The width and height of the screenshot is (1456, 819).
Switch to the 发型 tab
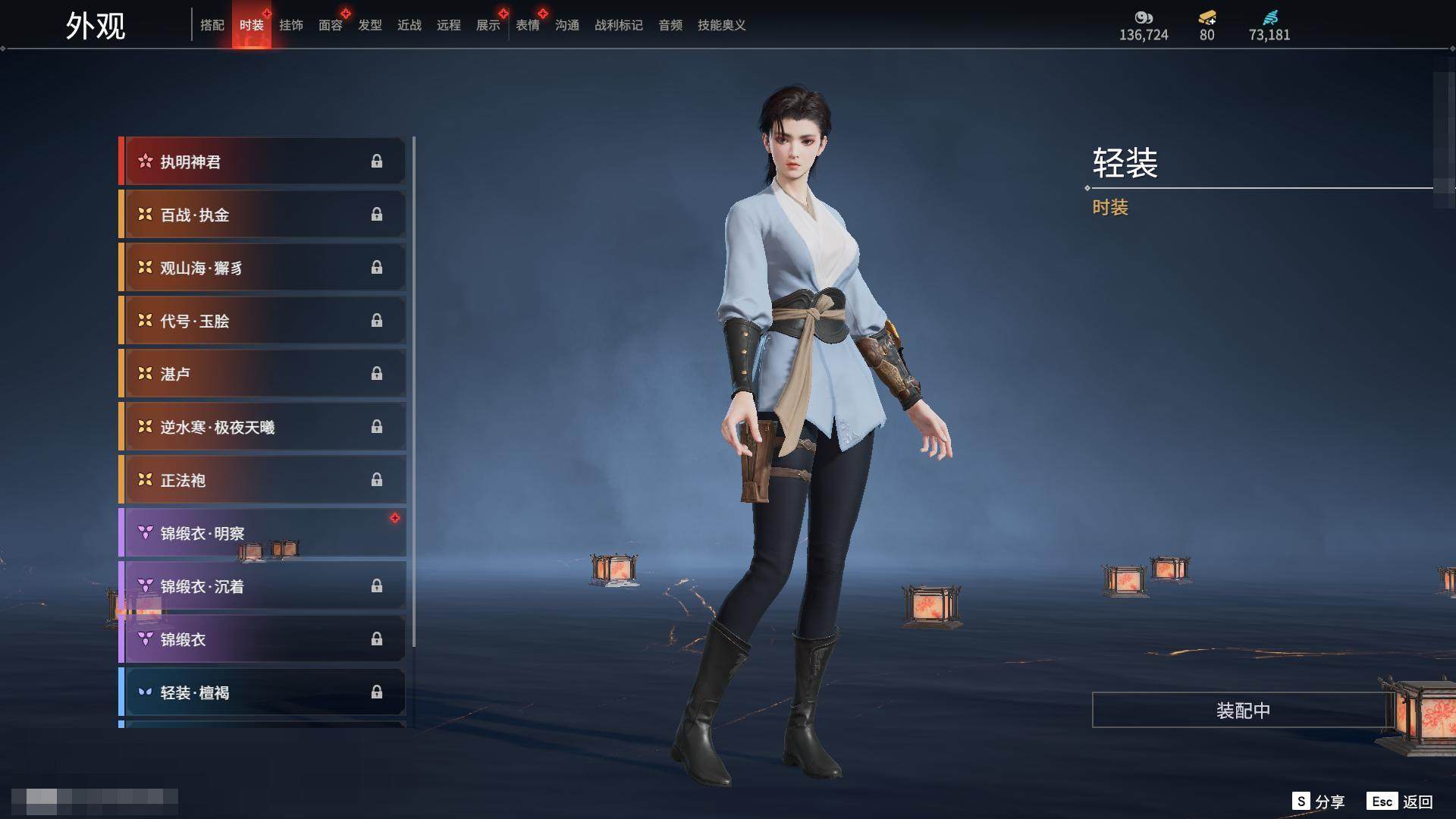370,26
